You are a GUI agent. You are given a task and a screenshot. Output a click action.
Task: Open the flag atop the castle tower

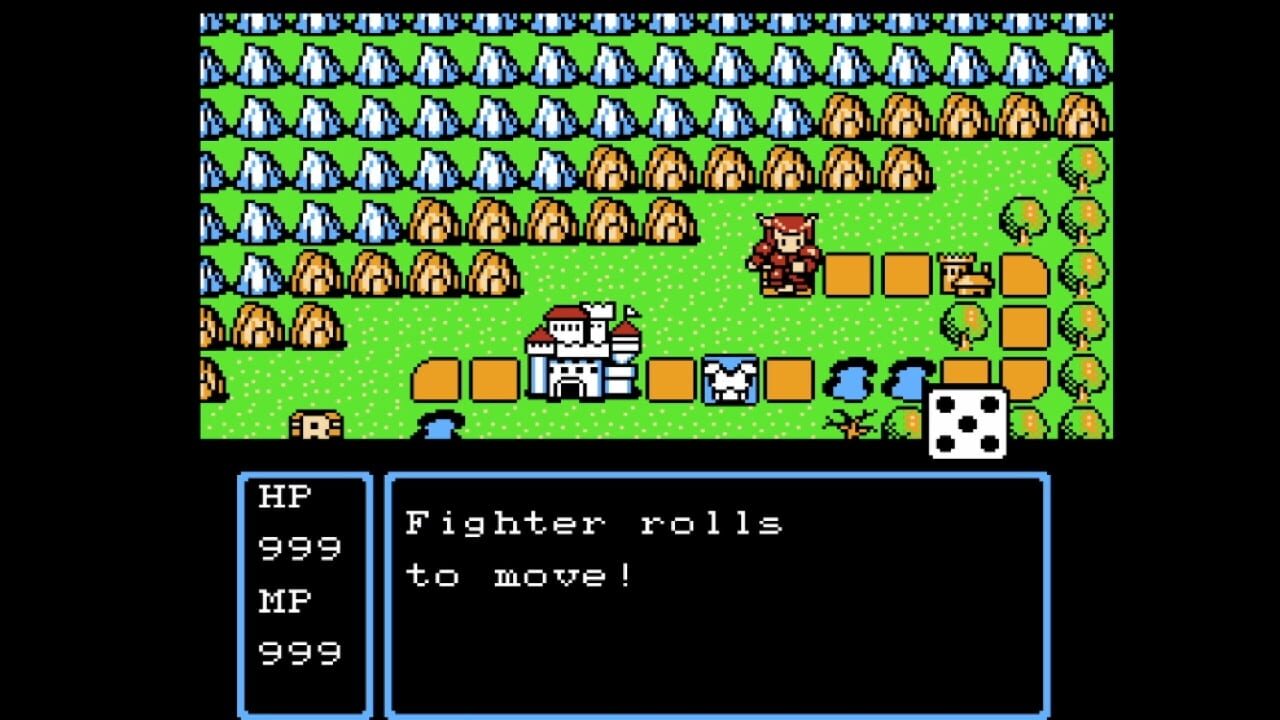tap(633, 312)
